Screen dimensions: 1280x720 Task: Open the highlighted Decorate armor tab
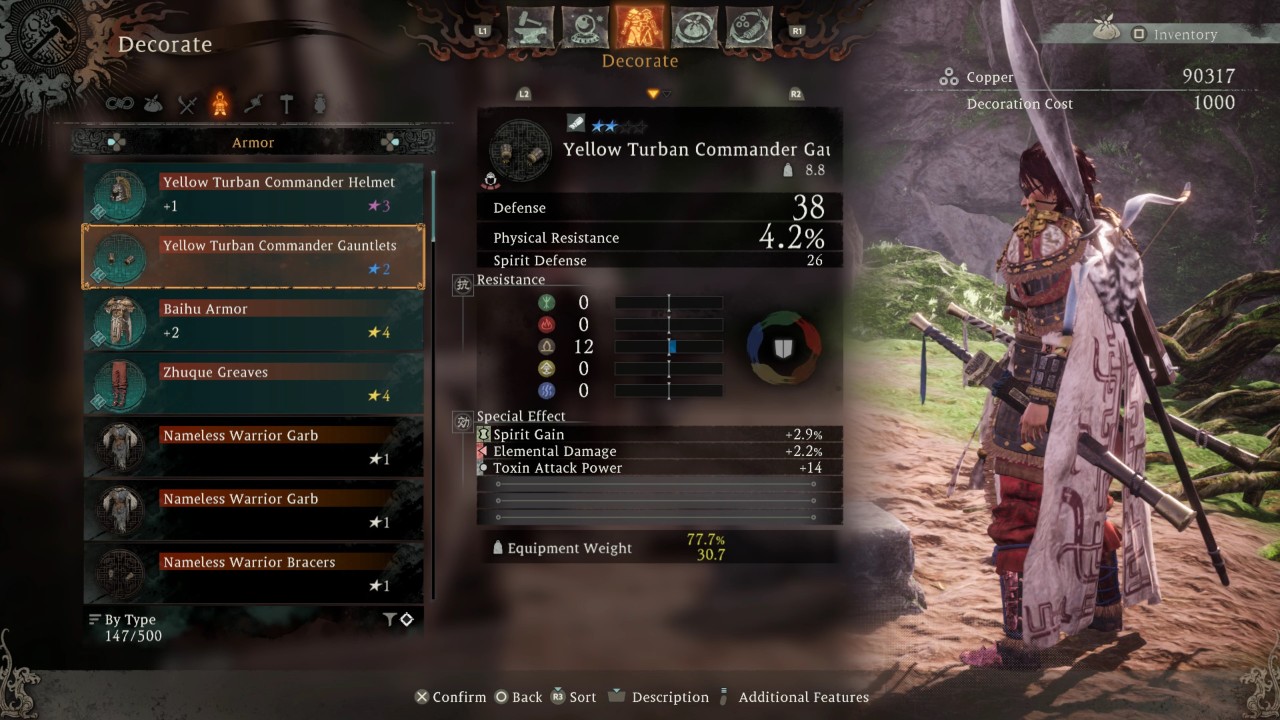click(640, 28)
